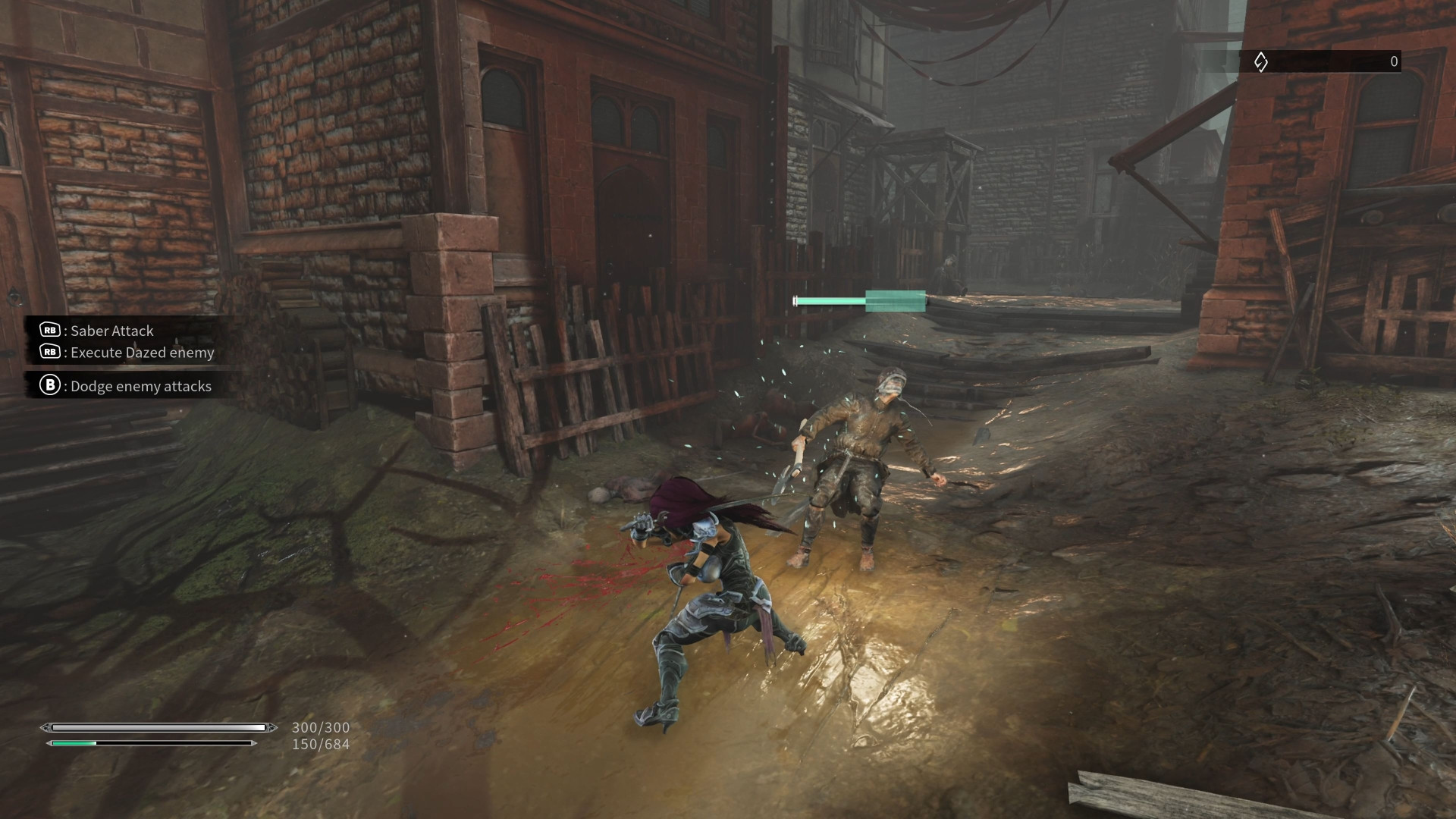Click the gamepad bumper glyph in the top prompt
The height and width of the screenshot is (819, 1456).
pyautogui.click(x=49, y=331)
